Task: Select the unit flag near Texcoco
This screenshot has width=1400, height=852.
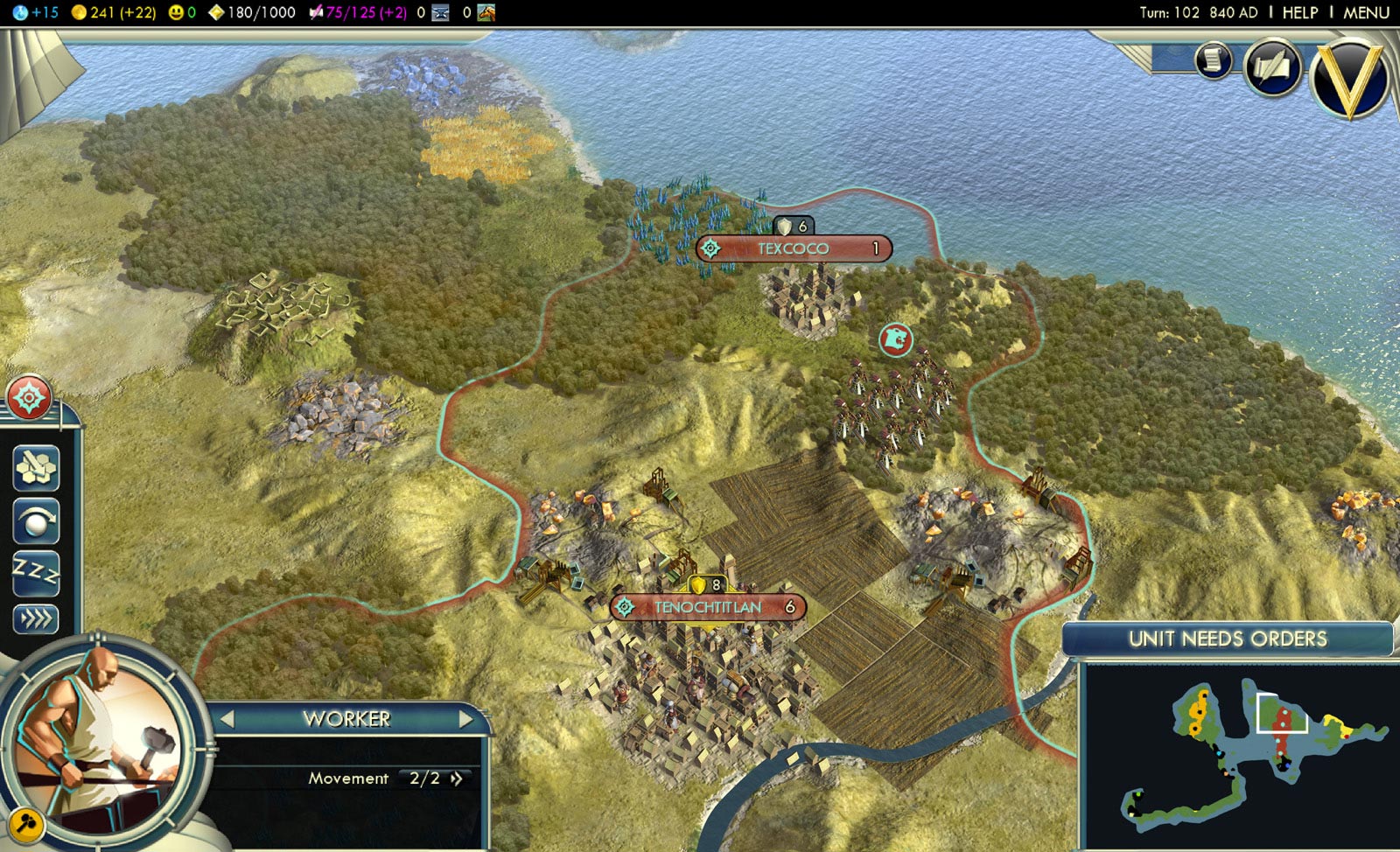Action: click(895, 339)
